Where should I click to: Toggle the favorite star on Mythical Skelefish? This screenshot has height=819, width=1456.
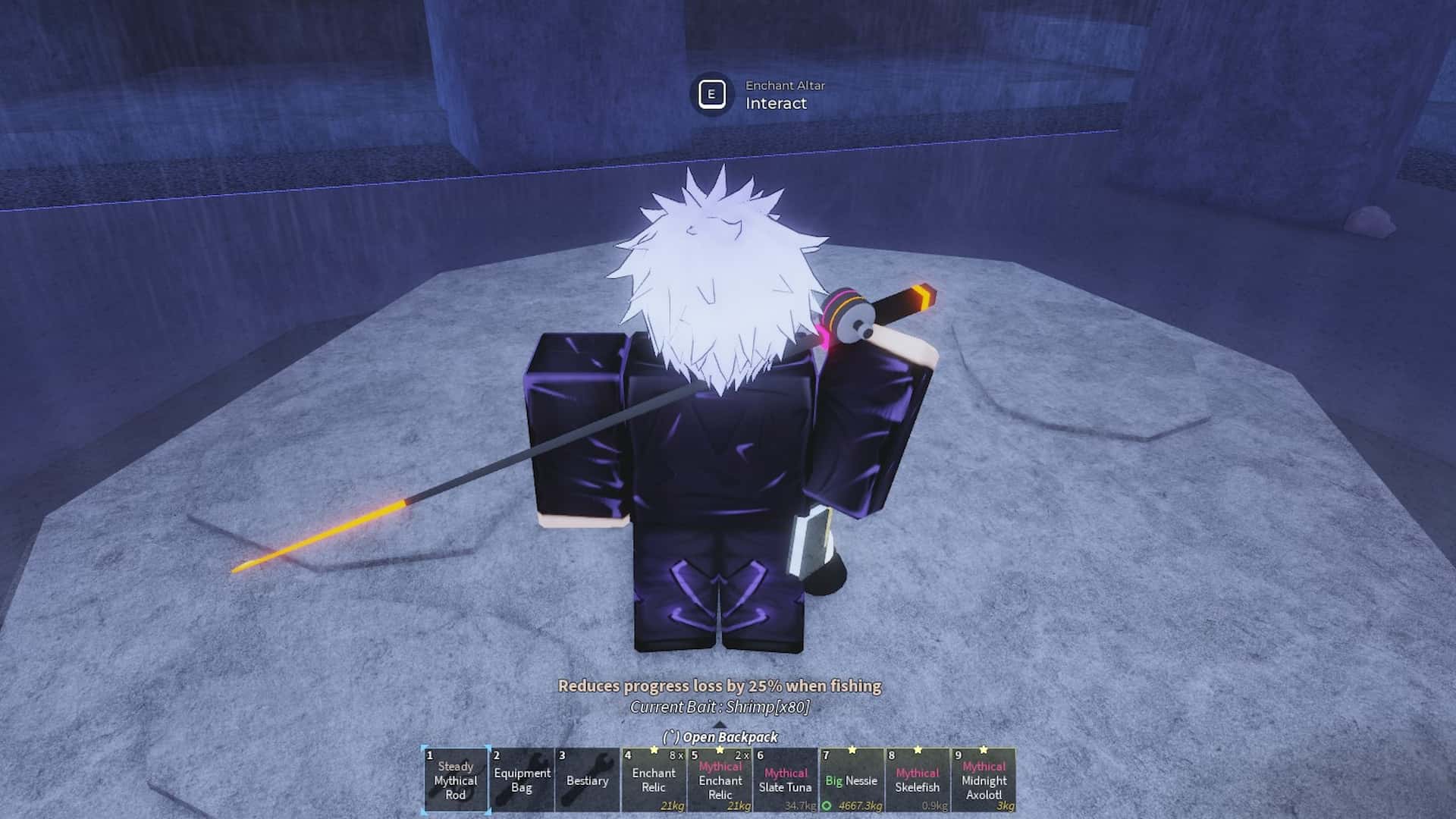[918, 750]
